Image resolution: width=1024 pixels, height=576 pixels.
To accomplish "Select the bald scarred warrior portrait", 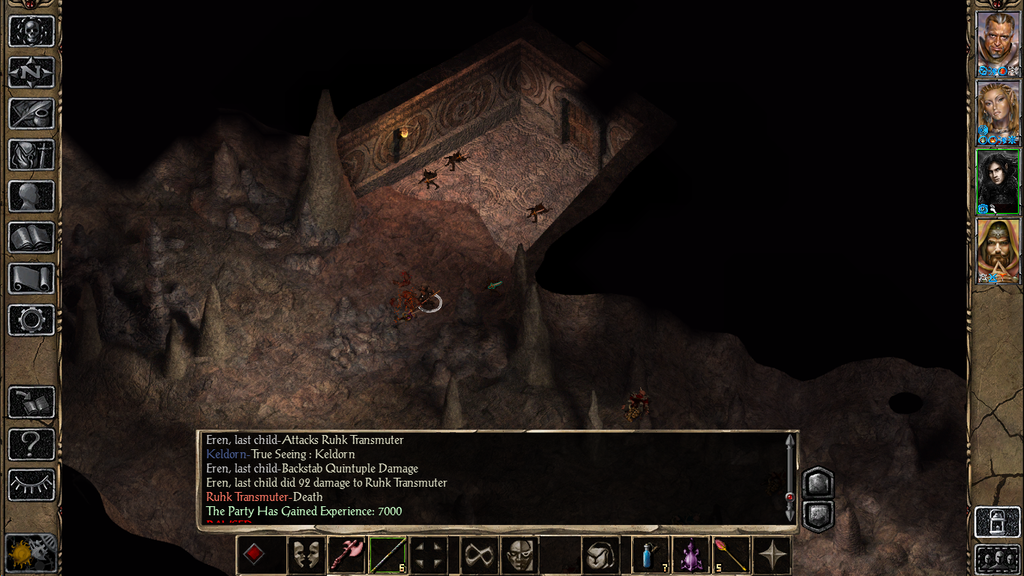I will click(997, 40).
